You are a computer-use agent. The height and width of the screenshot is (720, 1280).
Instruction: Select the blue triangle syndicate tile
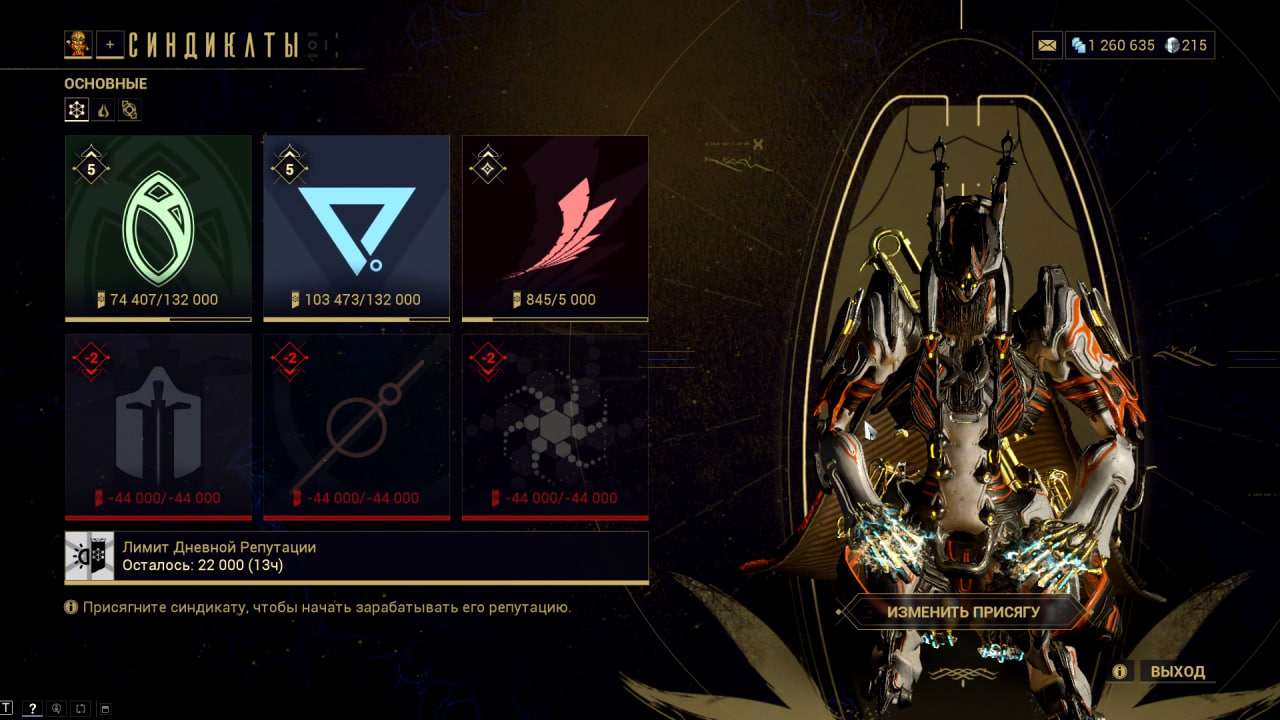point(356,227)
